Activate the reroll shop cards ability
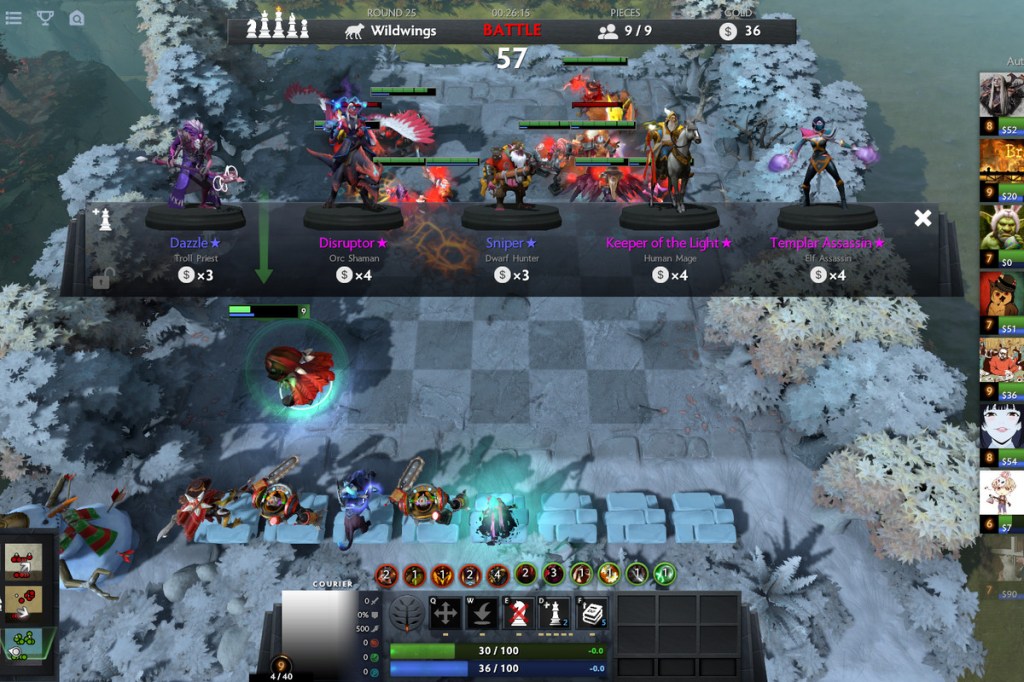This screenshot has height=682, width=1024. click(x=593, y=613)
